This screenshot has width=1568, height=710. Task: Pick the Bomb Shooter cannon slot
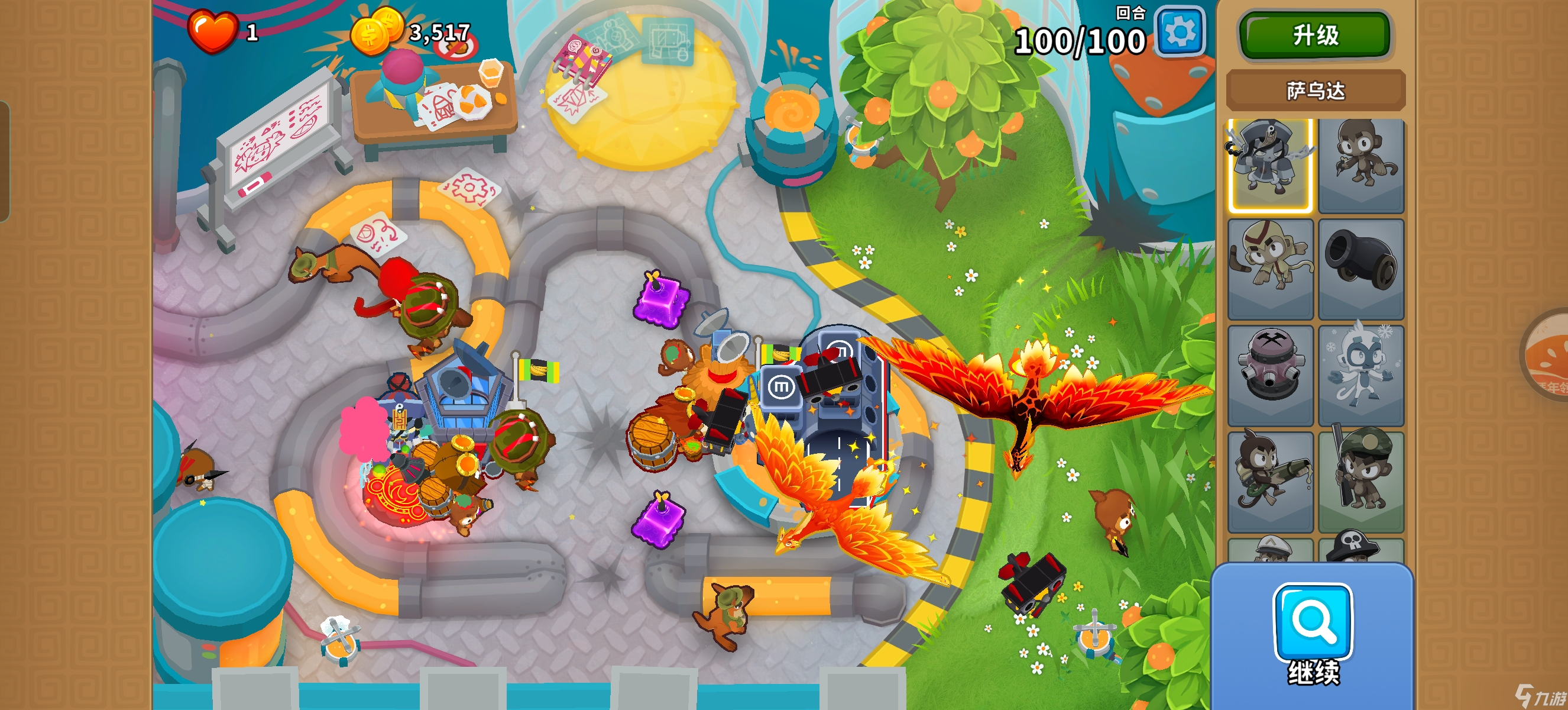pyautogui.click(x=1361, y=269)
